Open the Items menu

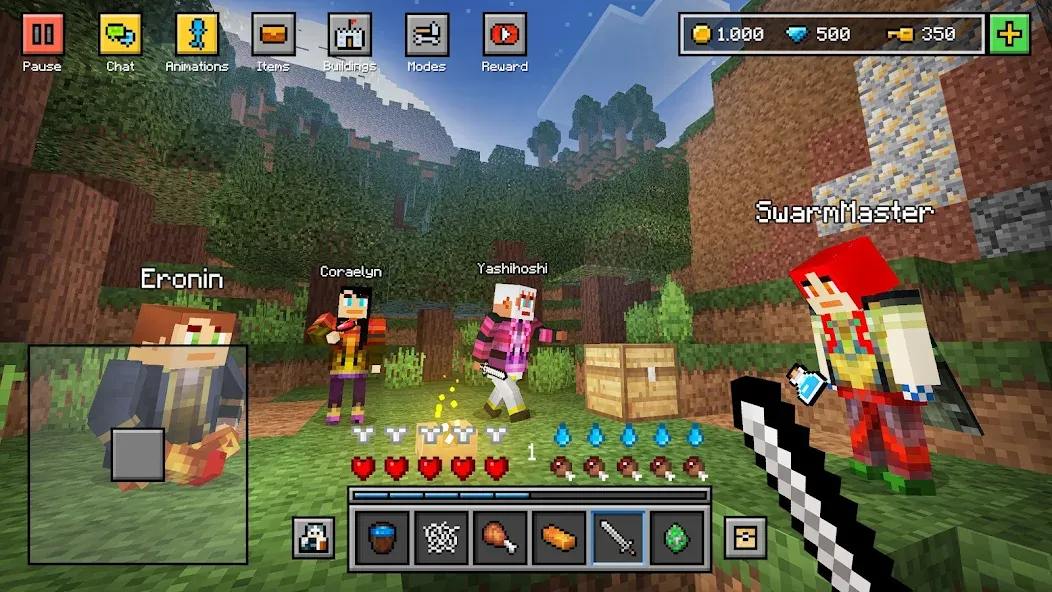273,35
